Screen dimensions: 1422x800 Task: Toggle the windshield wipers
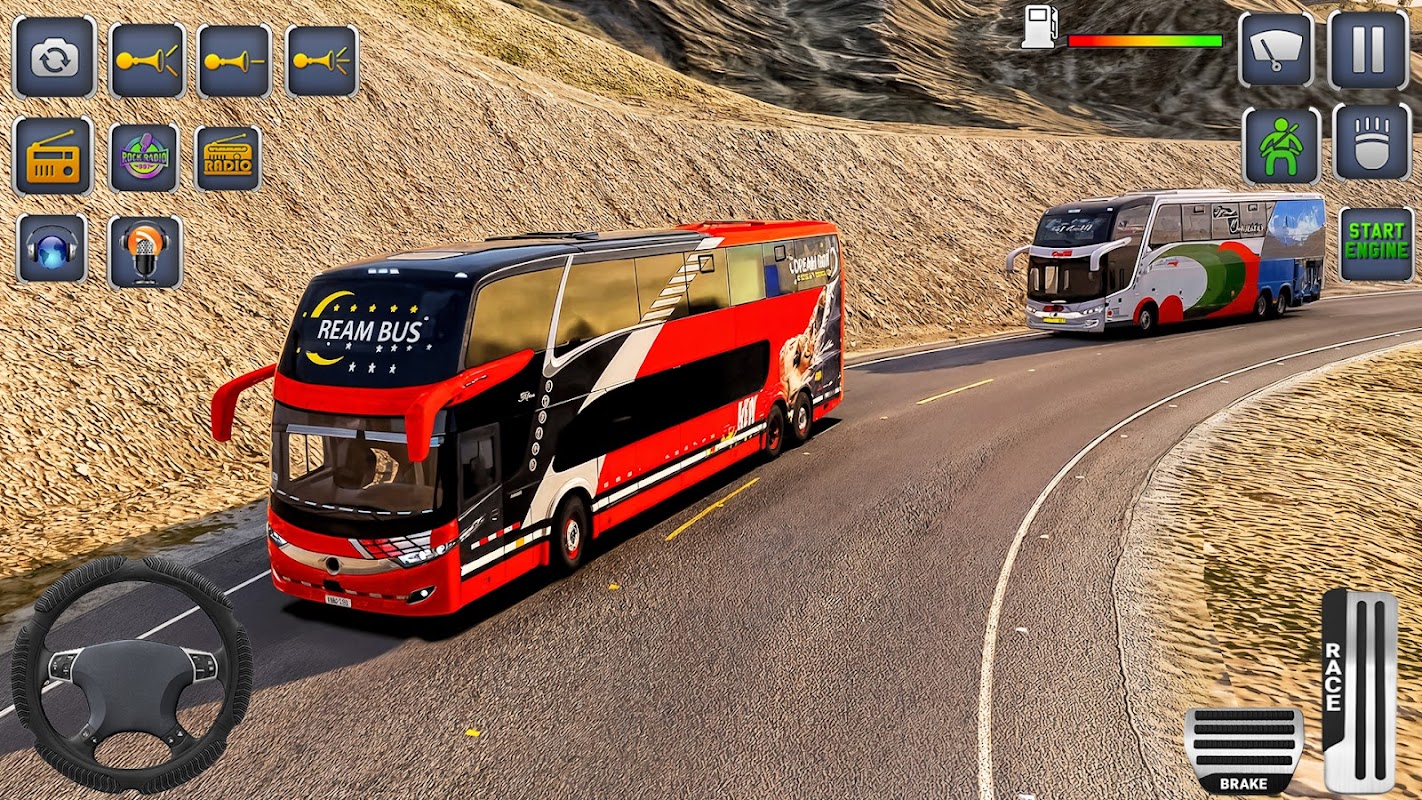coord(1276,50)
